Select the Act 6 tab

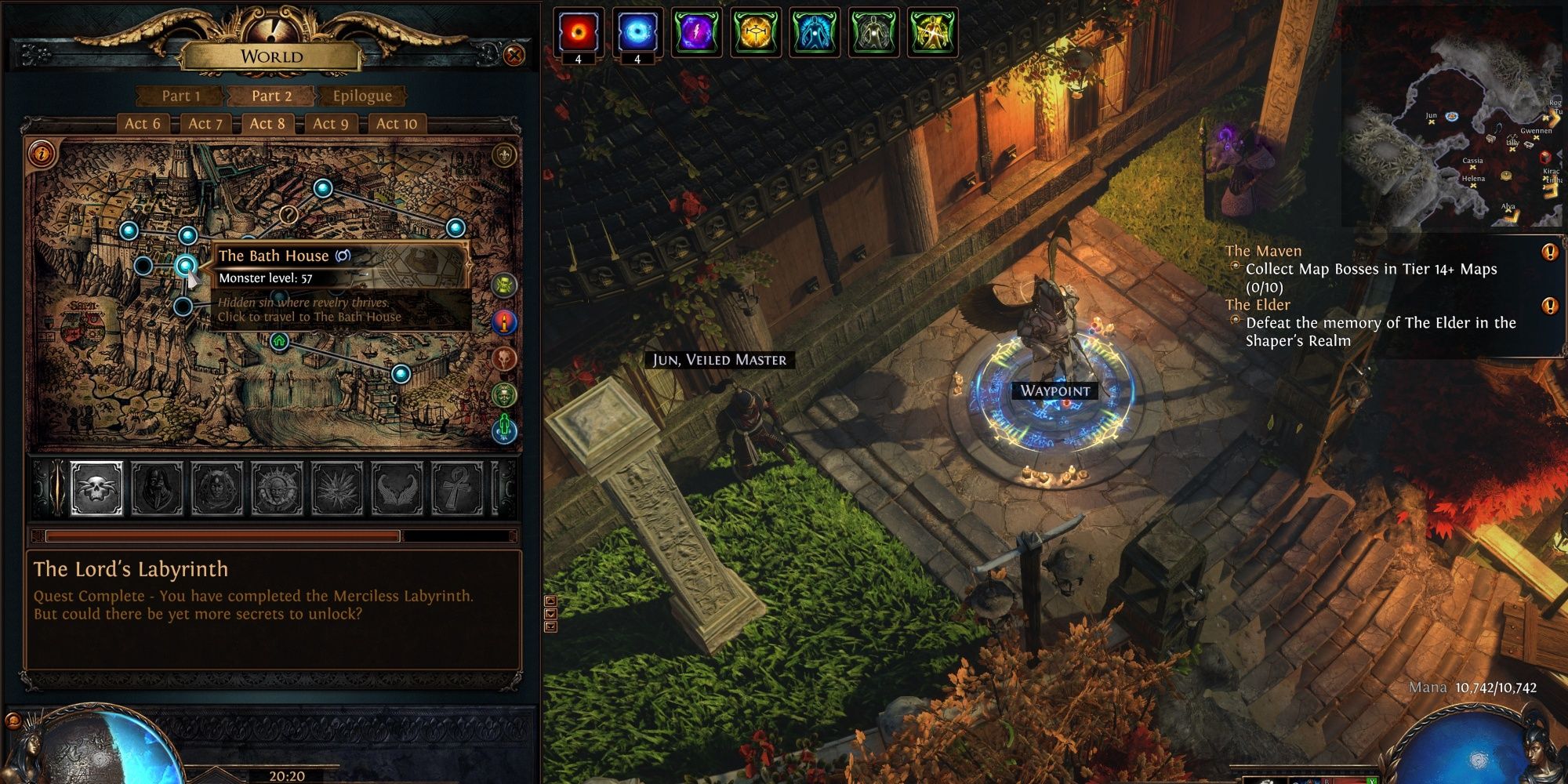142,123
